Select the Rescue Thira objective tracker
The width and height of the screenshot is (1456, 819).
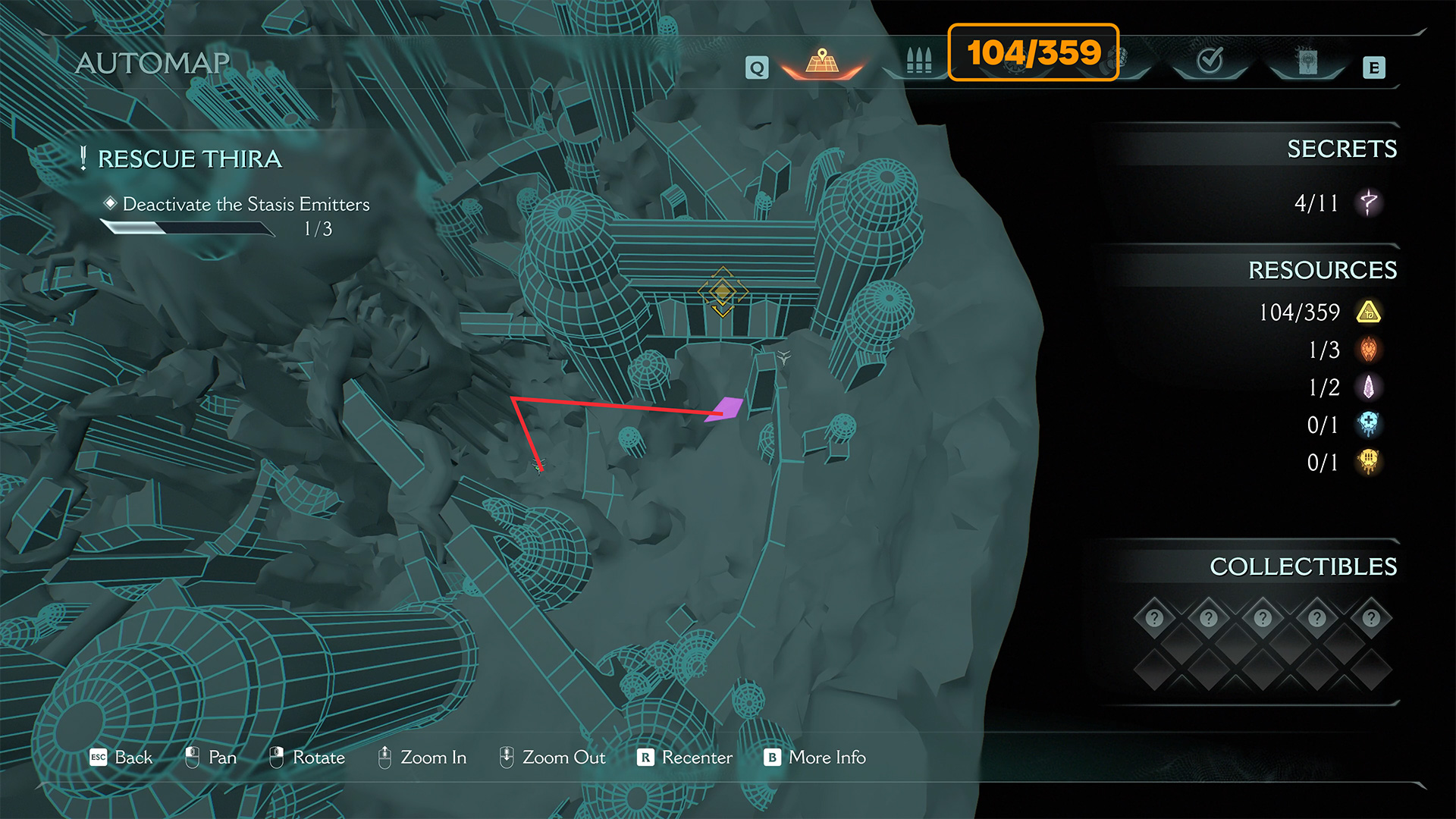190,159
